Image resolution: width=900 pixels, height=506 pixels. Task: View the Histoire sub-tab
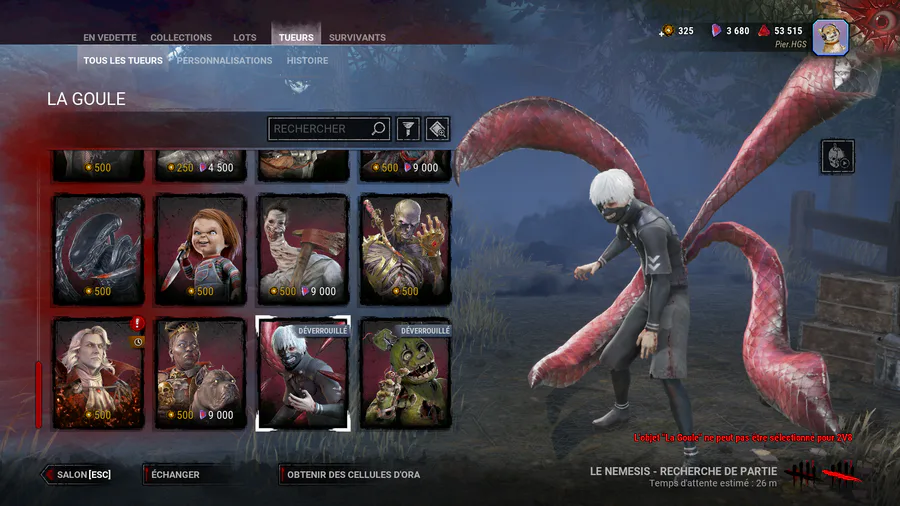[307, 60]
